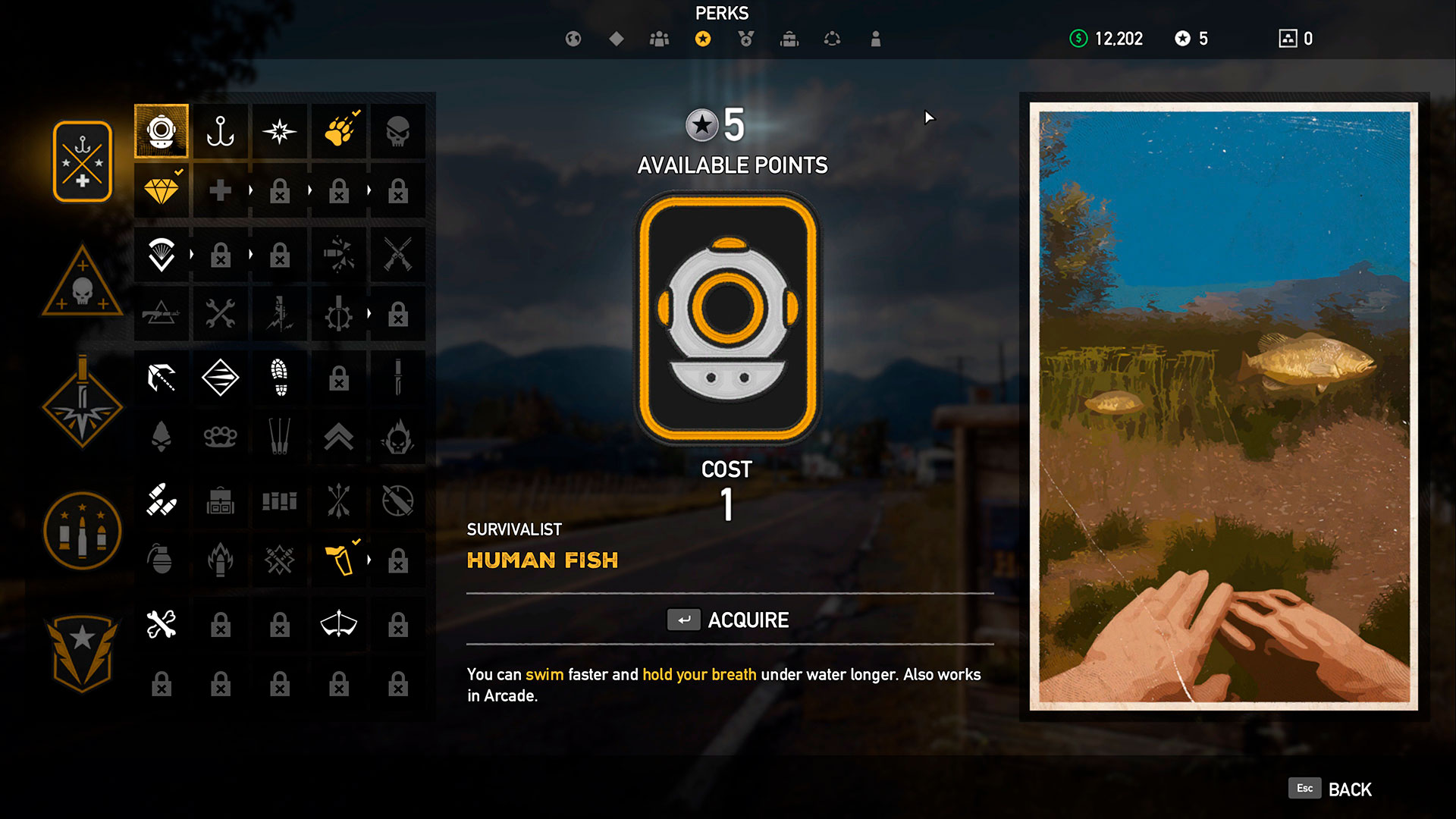Open the star shield perk category
The width and height of the screenshot is (1456, 819).
[83, 651]
